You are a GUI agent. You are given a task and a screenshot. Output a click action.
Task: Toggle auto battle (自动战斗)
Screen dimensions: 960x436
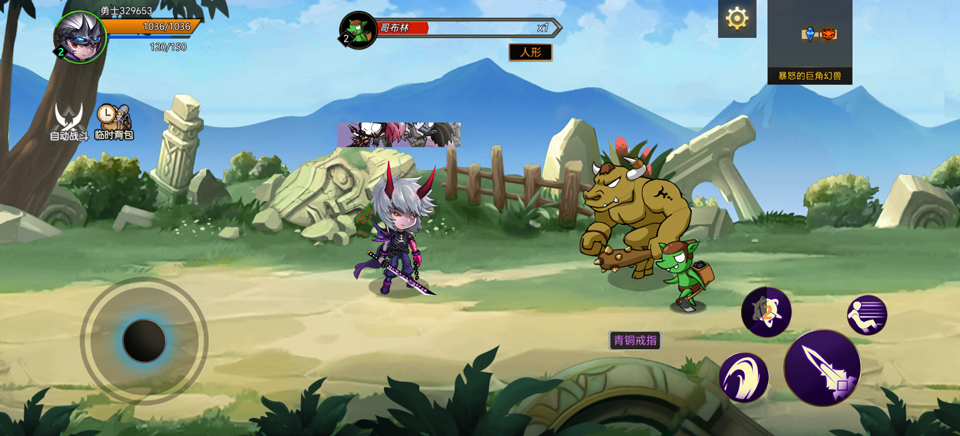click(x=69, y=121)
